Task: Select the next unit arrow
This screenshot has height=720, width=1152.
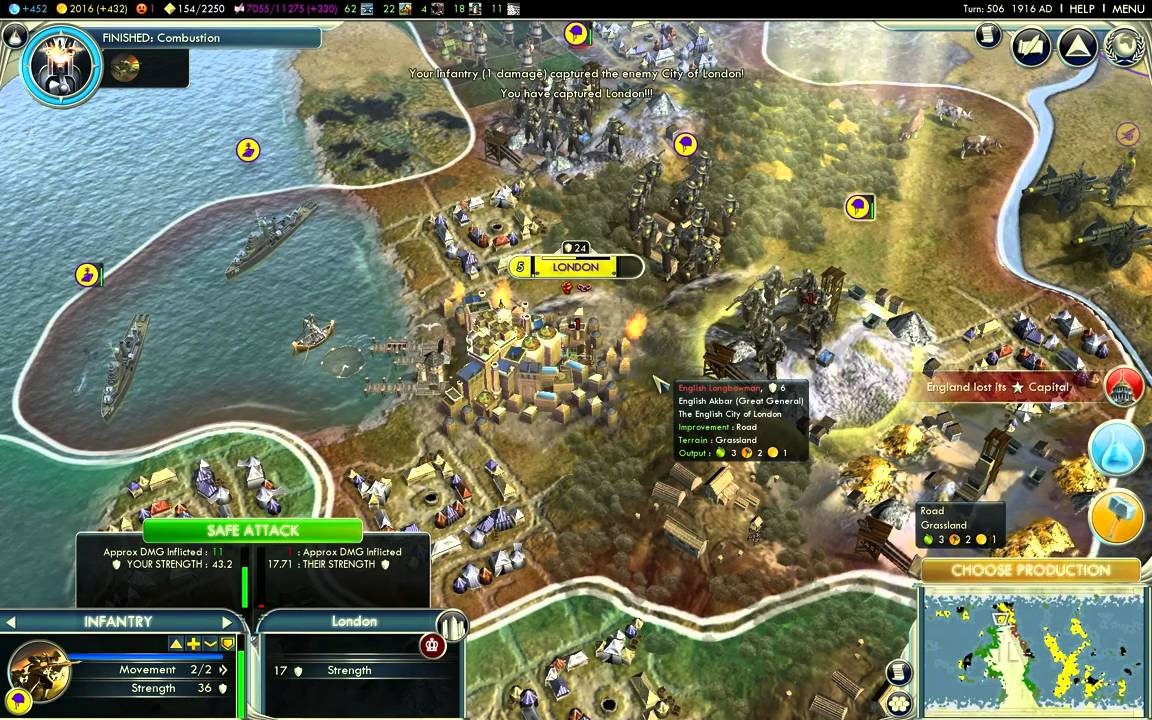Action: (227, 623)
